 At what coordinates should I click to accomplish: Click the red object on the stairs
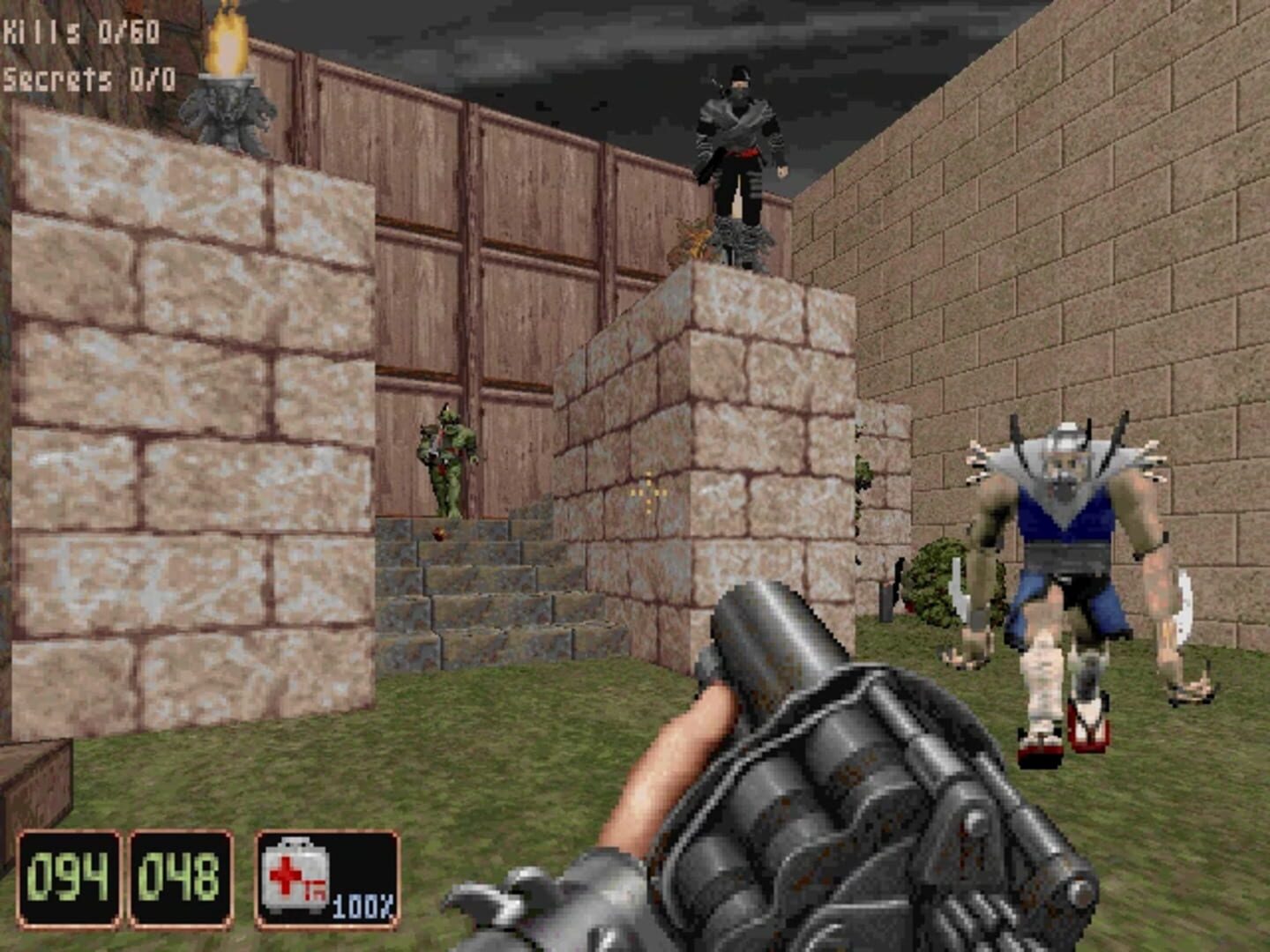(441, 533)
